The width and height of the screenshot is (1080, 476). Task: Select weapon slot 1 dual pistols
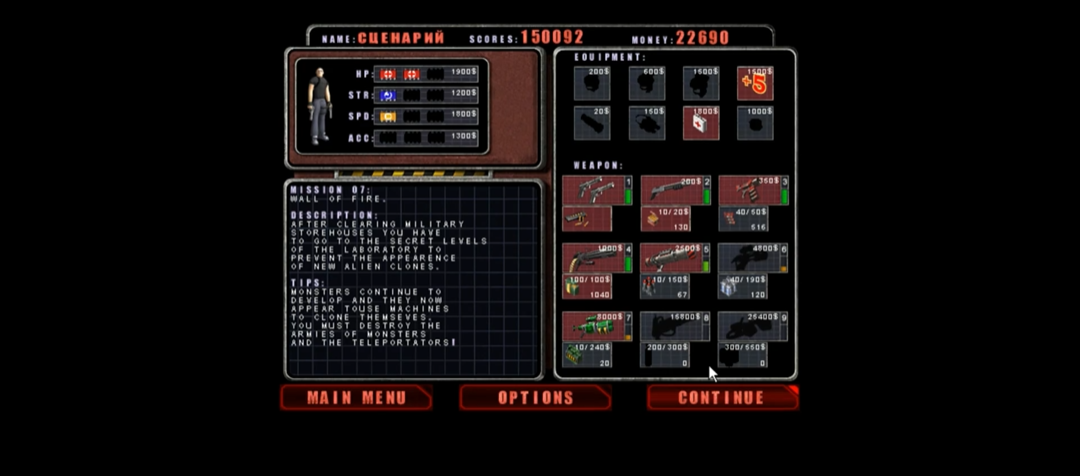pos(596,190)
